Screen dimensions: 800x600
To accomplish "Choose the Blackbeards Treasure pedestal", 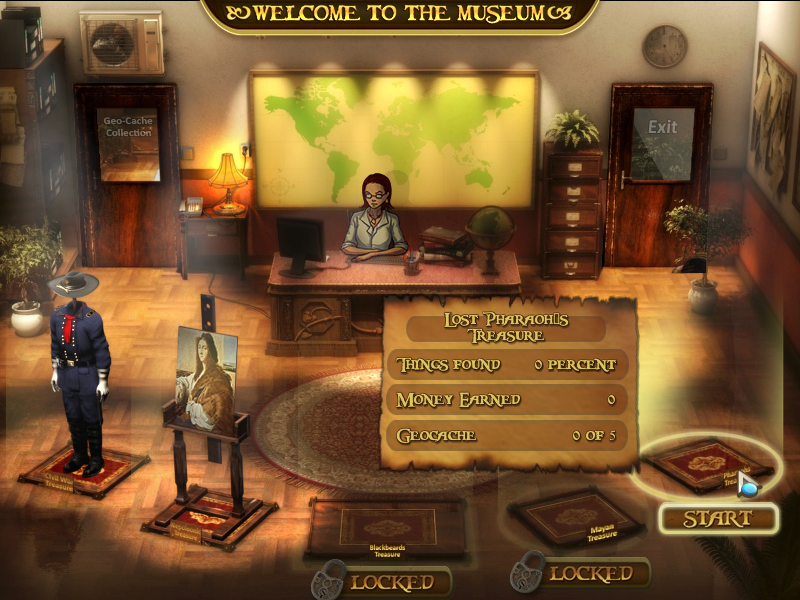I will pyautogui.click(x=387, y=527).
